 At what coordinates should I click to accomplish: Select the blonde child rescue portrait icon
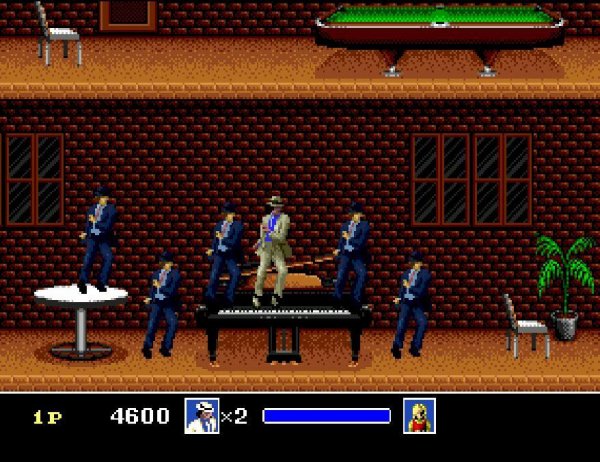click(x=419, y=416)
